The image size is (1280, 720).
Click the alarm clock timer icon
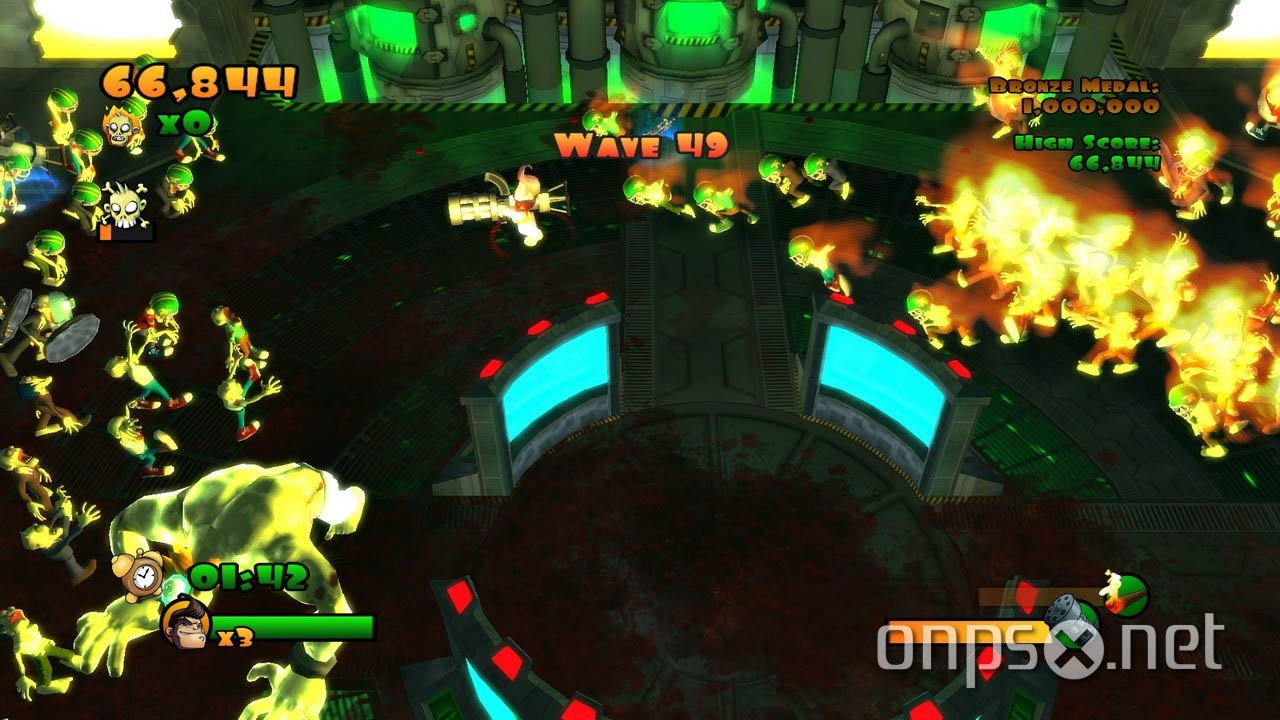point(143,577)
